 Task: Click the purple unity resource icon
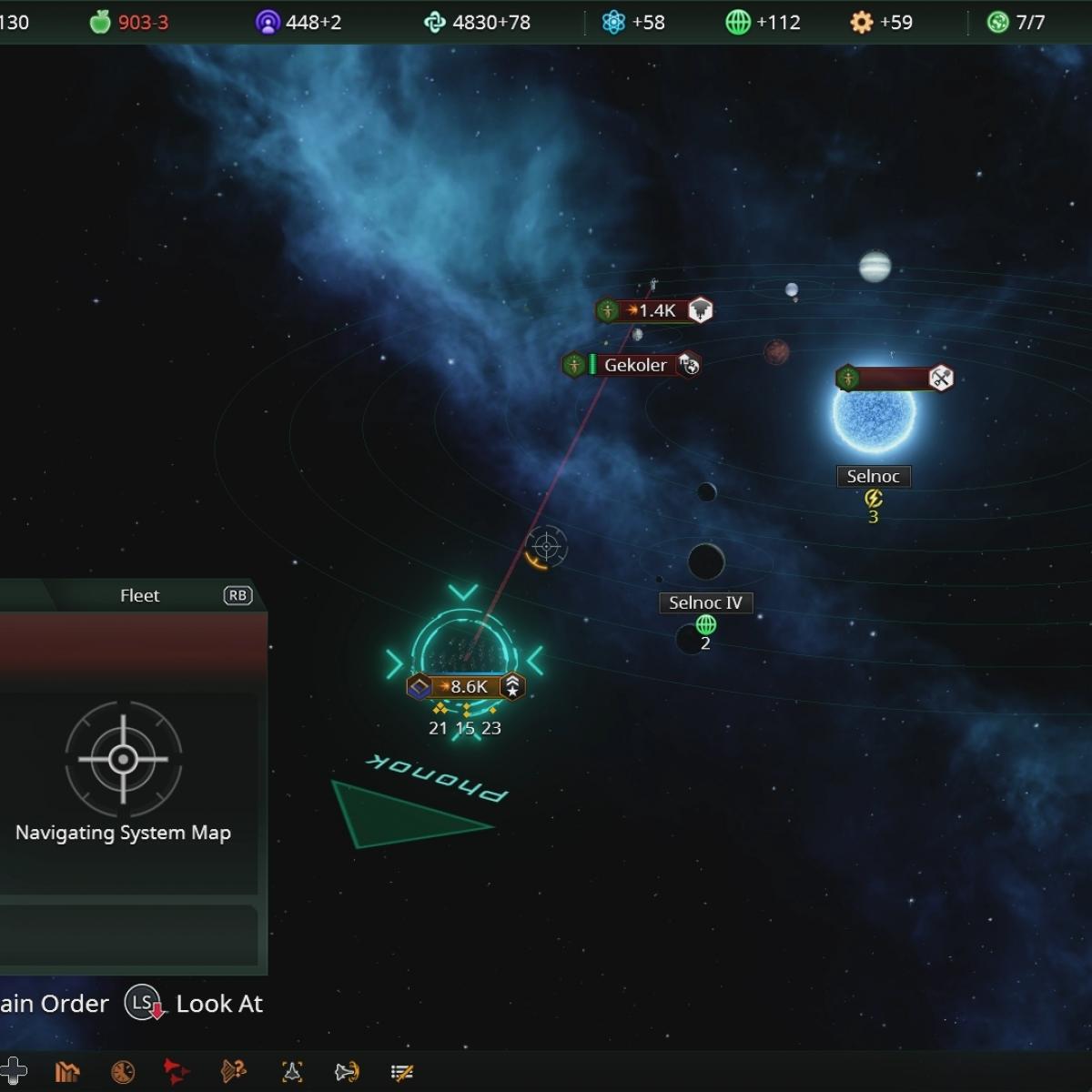[x=268, y=22]
